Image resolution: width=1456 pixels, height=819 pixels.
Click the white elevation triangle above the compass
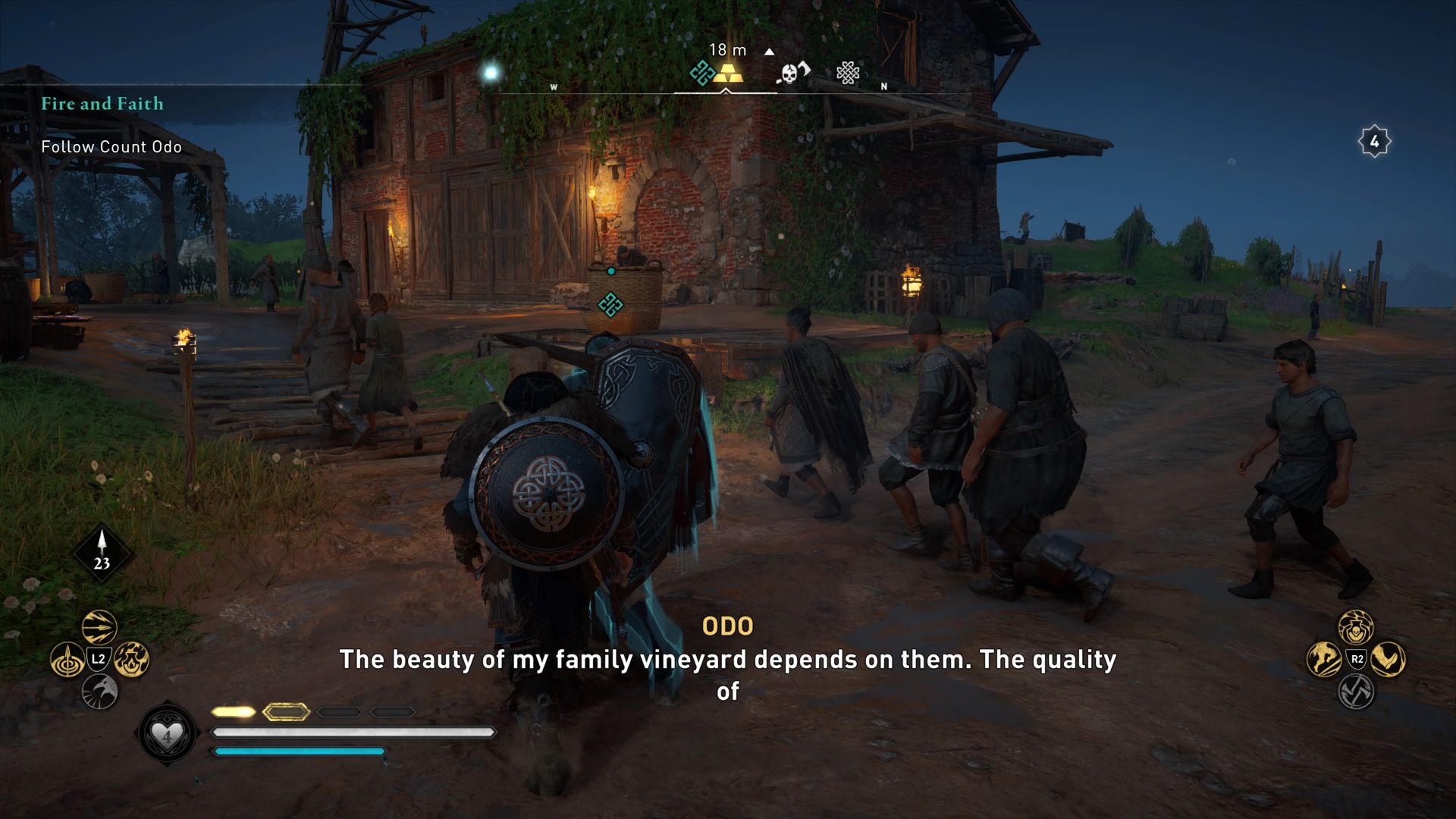pos(770,50)
